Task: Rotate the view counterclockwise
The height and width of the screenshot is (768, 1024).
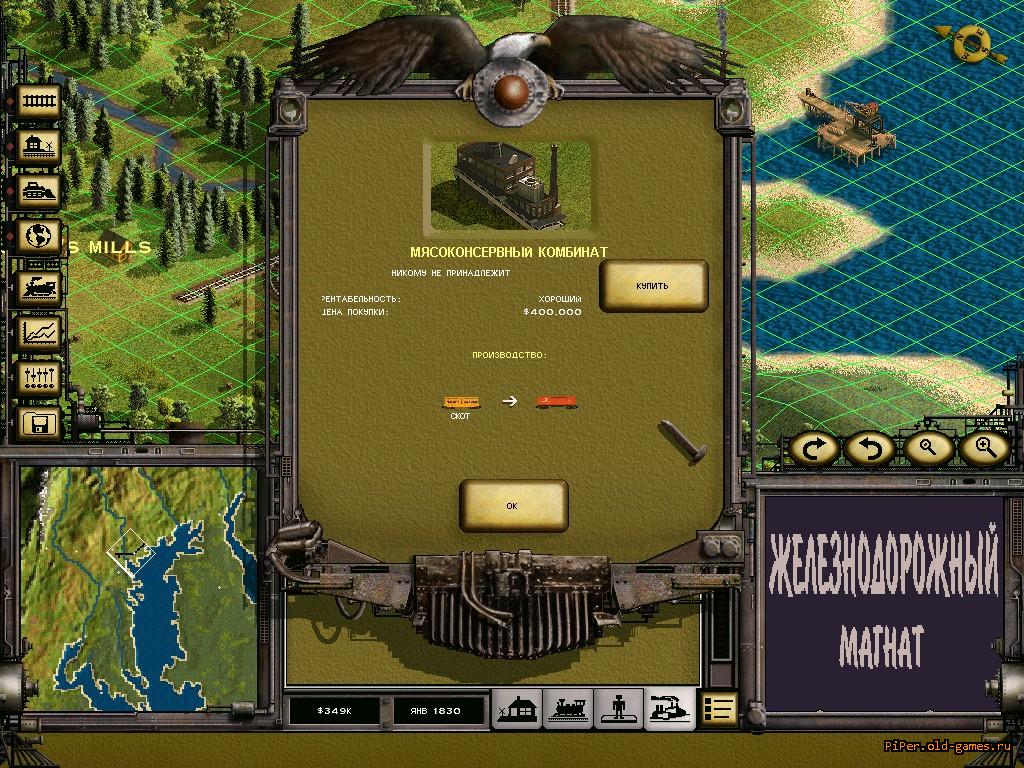Action: (870, 449)
